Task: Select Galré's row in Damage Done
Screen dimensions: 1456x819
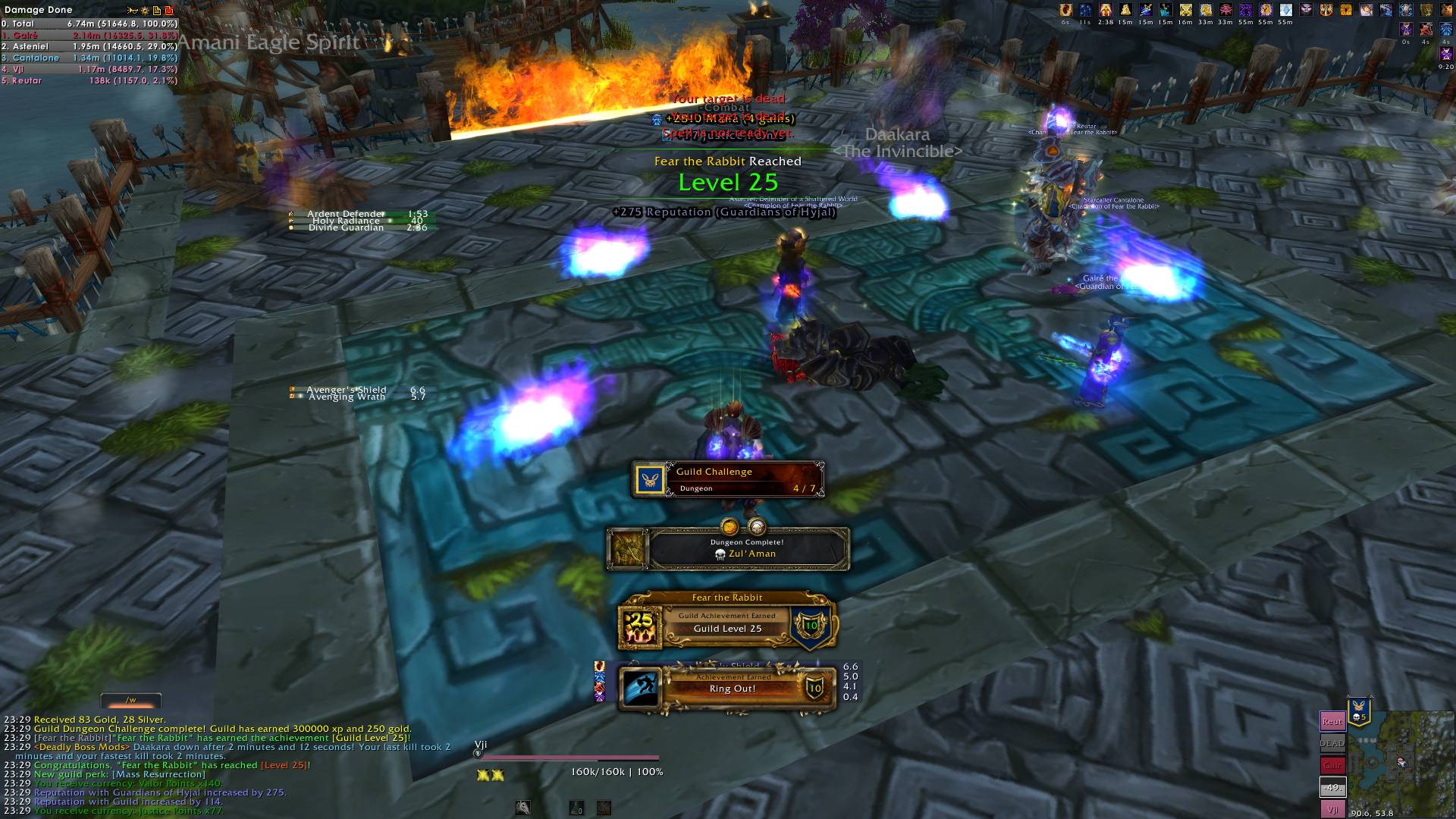Action: 89,35
